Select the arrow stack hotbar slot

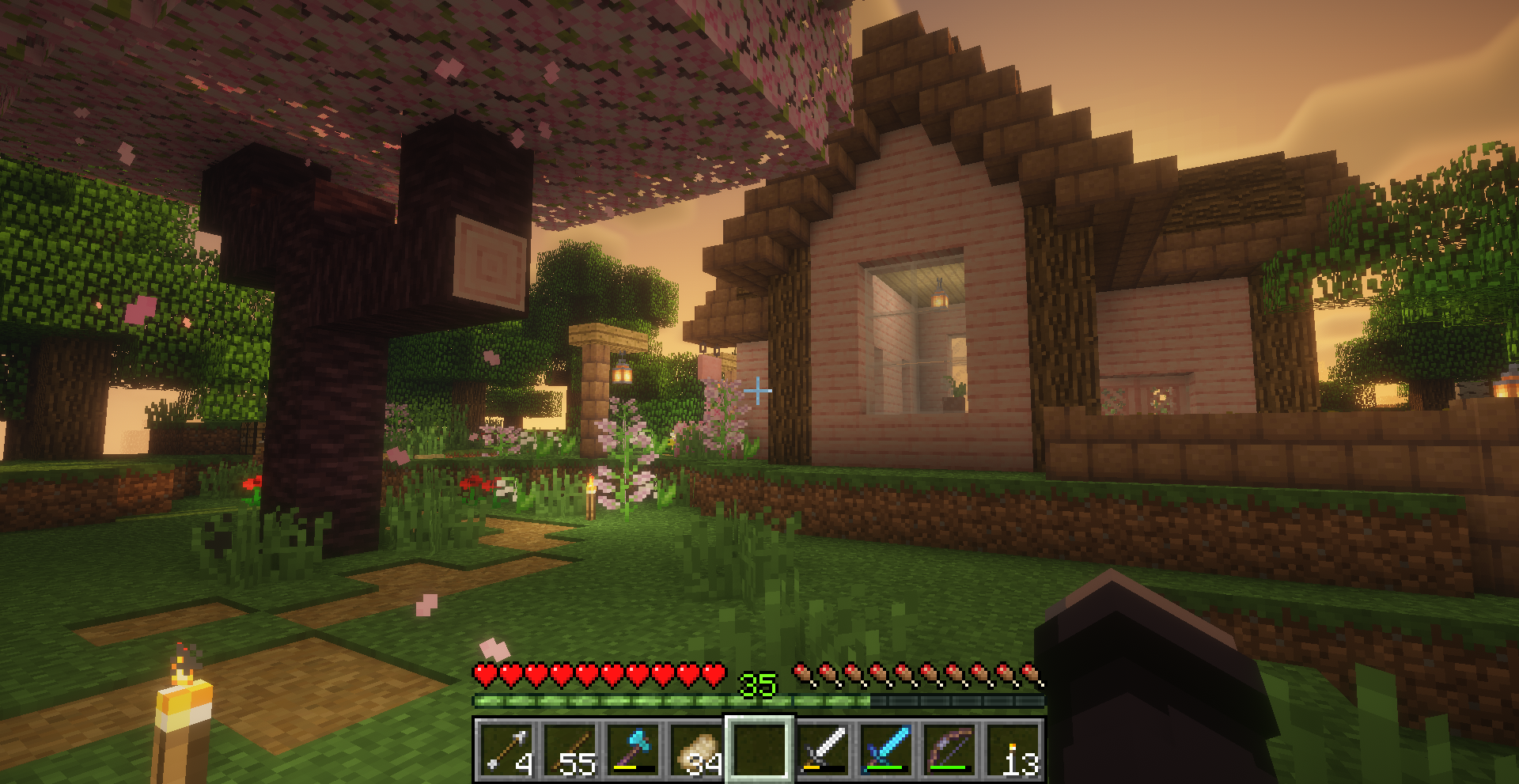coord(506,749)
